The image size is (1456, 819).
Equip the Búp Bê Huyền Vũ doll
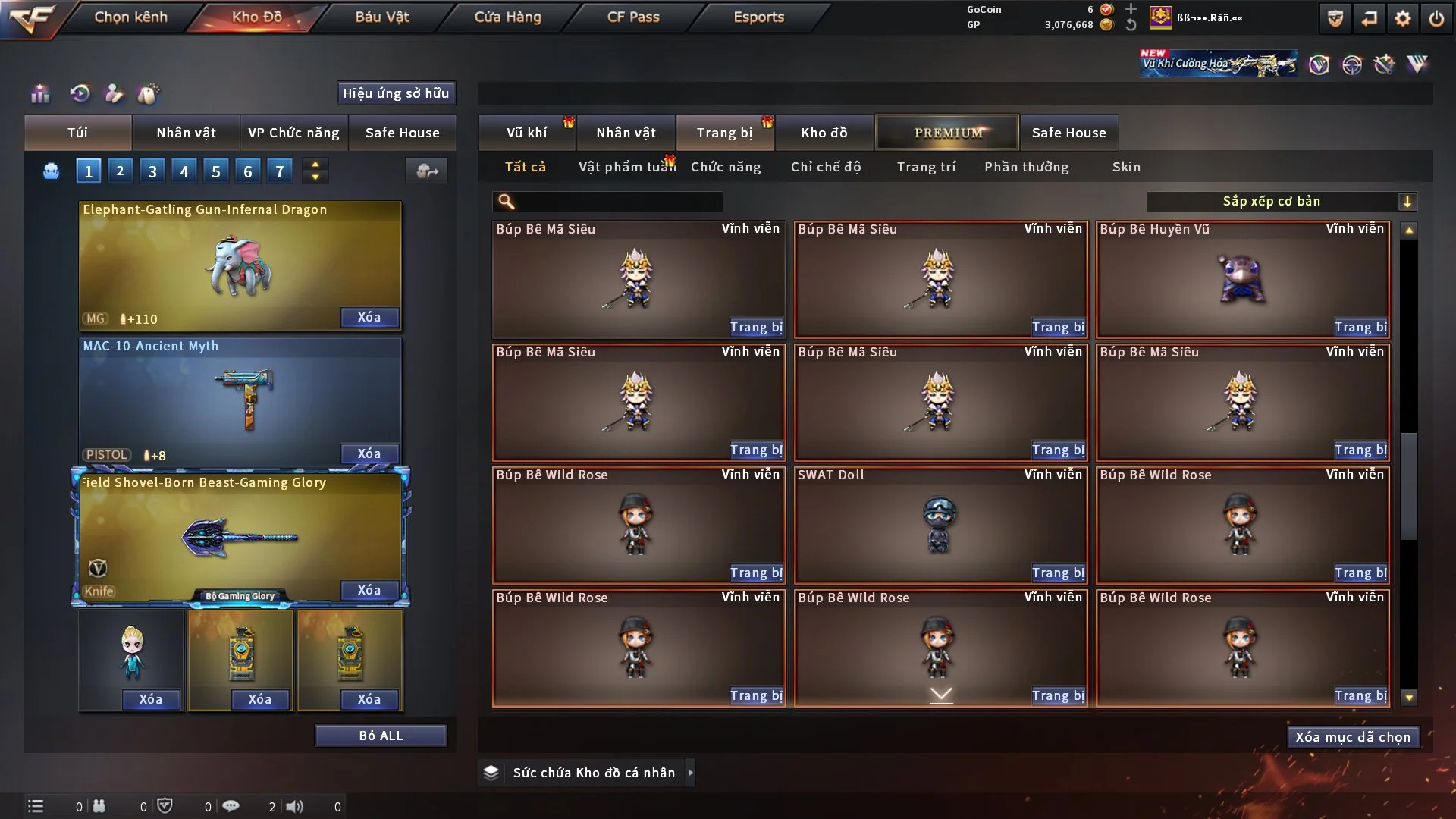tap(1360, 328)
